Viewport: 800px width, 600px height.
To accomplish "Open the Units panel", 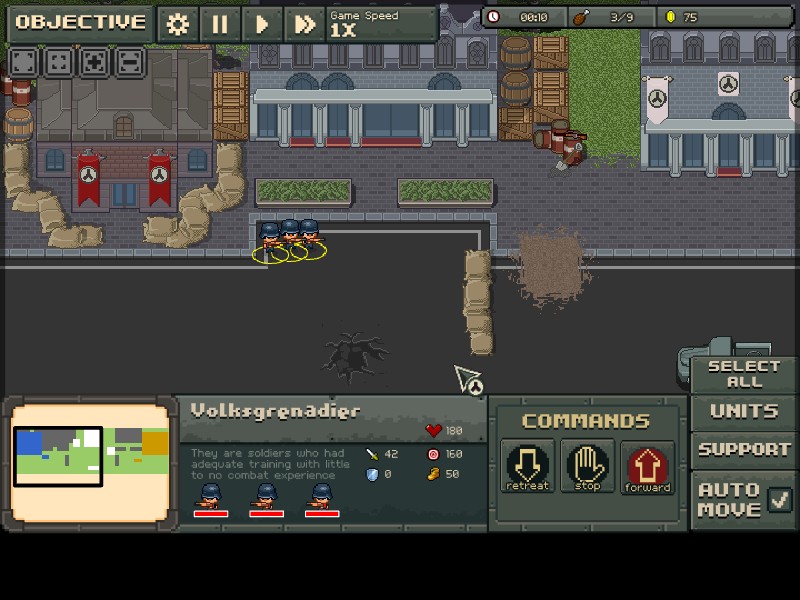I will coord(743,411).
